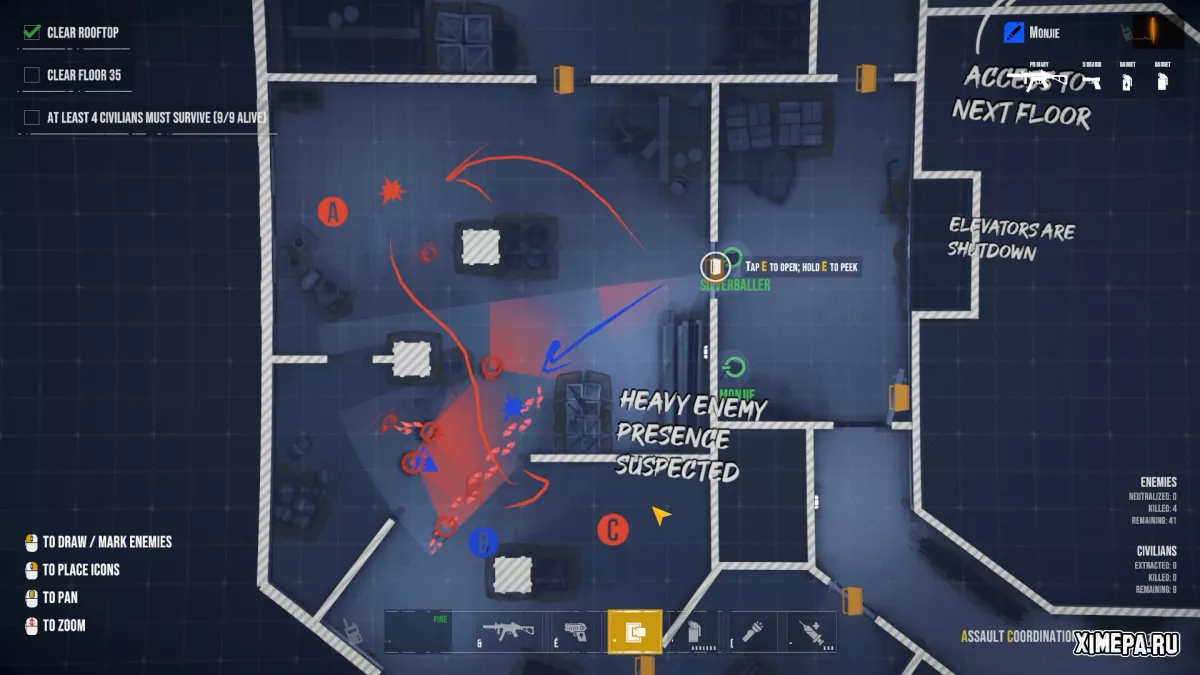Screen dimensions: 1200x675
Task: Select the submachine gun hotbar slot
Action: [x=508, y=631]
